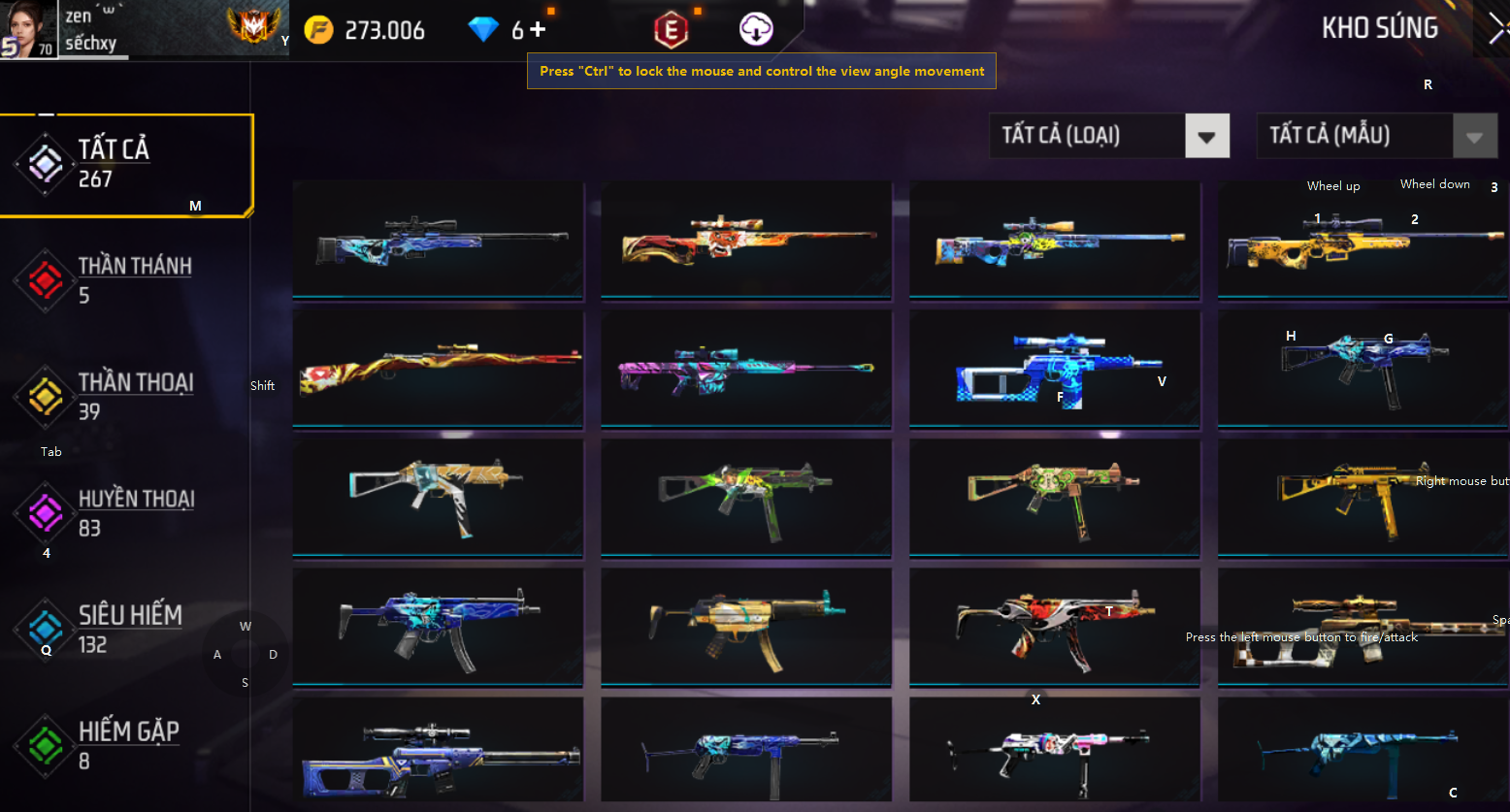Viewport: 1510px width, 812px height.
Task: Close the Kho Súng screen
Action: pyautogui.click(x=1496, y=29)
